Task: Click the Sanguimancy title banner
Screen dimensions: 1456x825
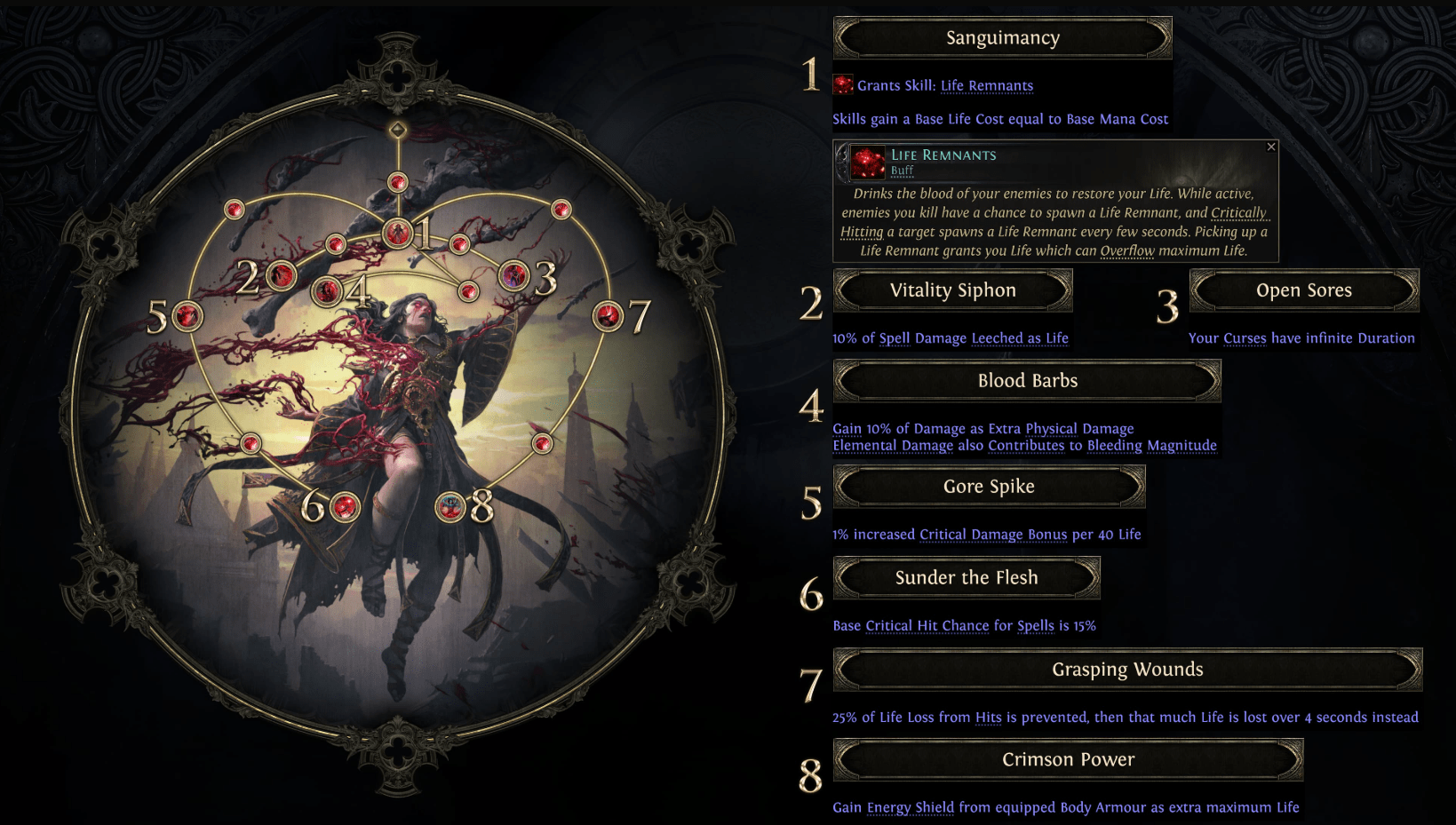Action: [x=1002, y=37]
